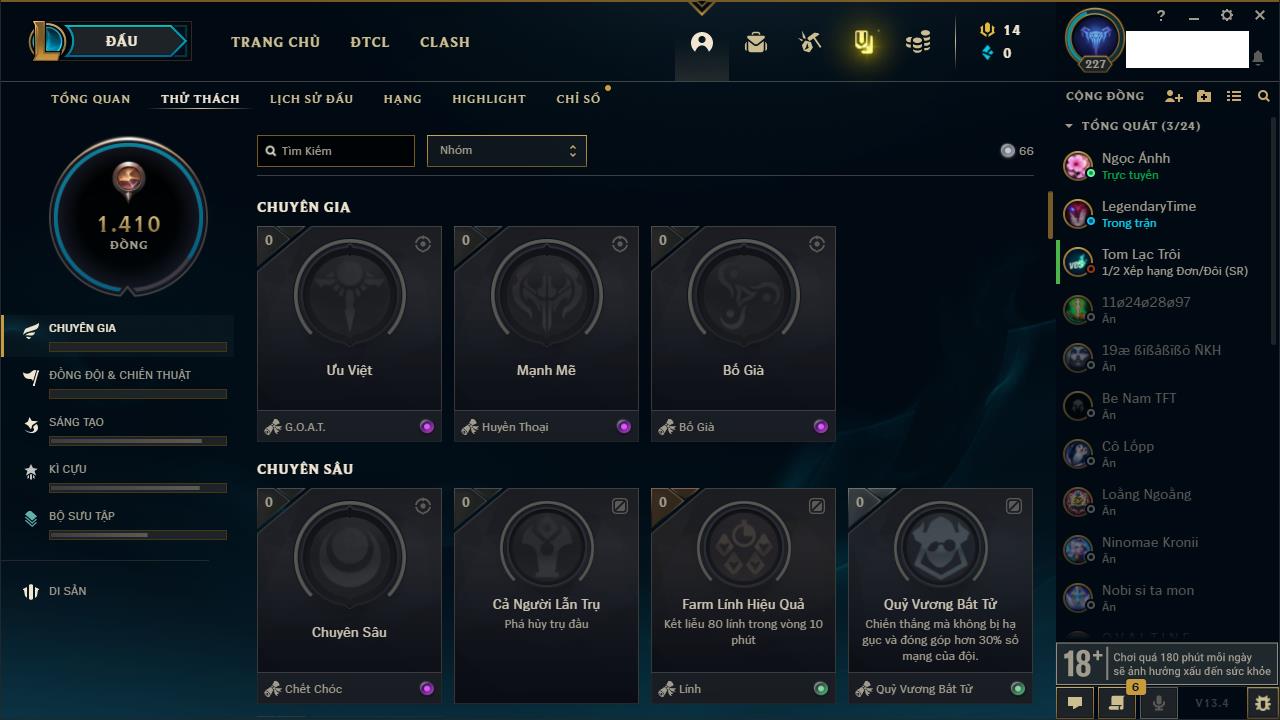Close the client window
Viewport: 1280px width, 720px height.
click(1259, 15)
